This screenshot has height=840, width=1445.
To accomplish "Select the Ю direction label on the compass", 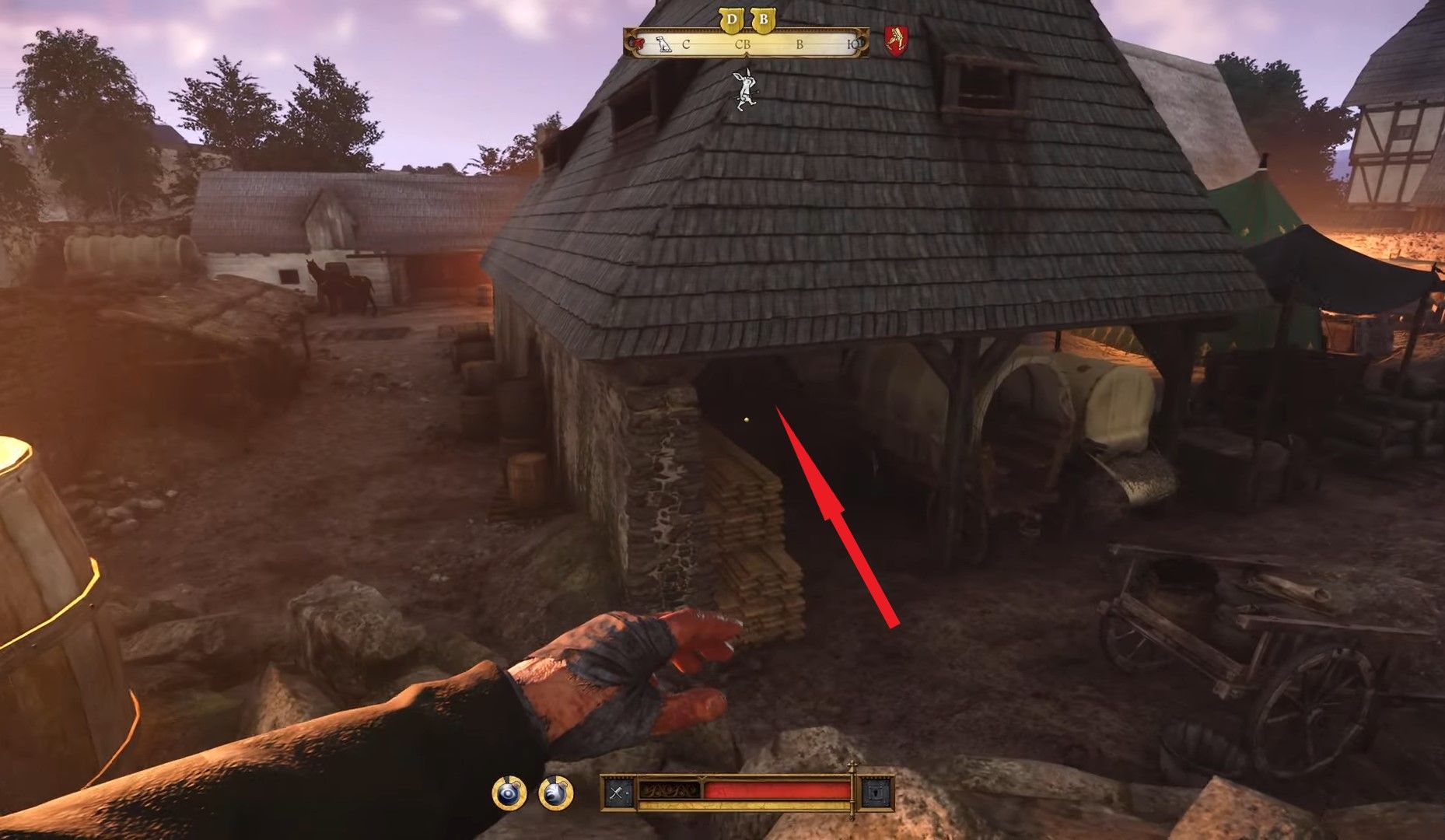I will coord(852,45).
